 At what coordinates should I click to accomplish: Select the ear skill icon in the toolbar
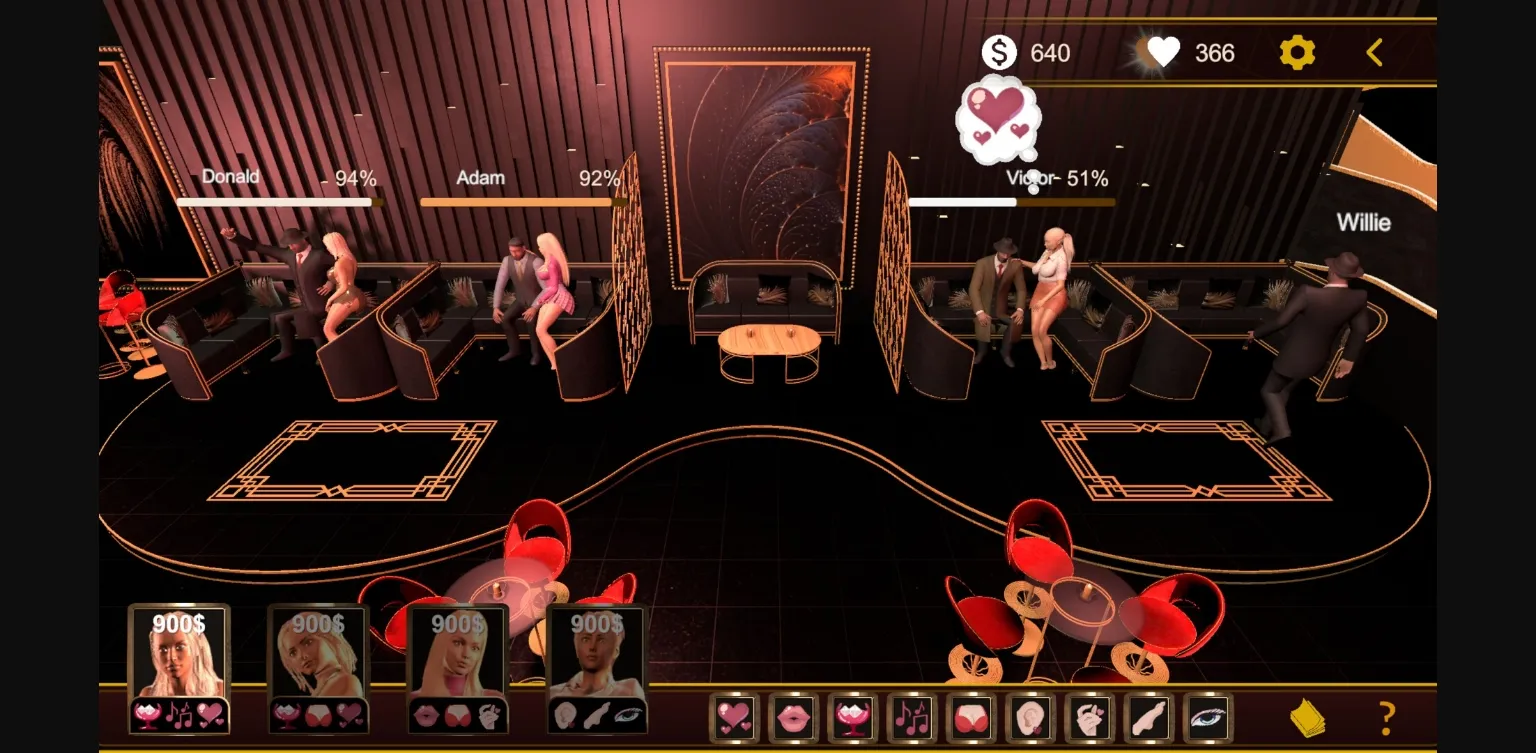pyautogui.click(x=1030, y=718)
